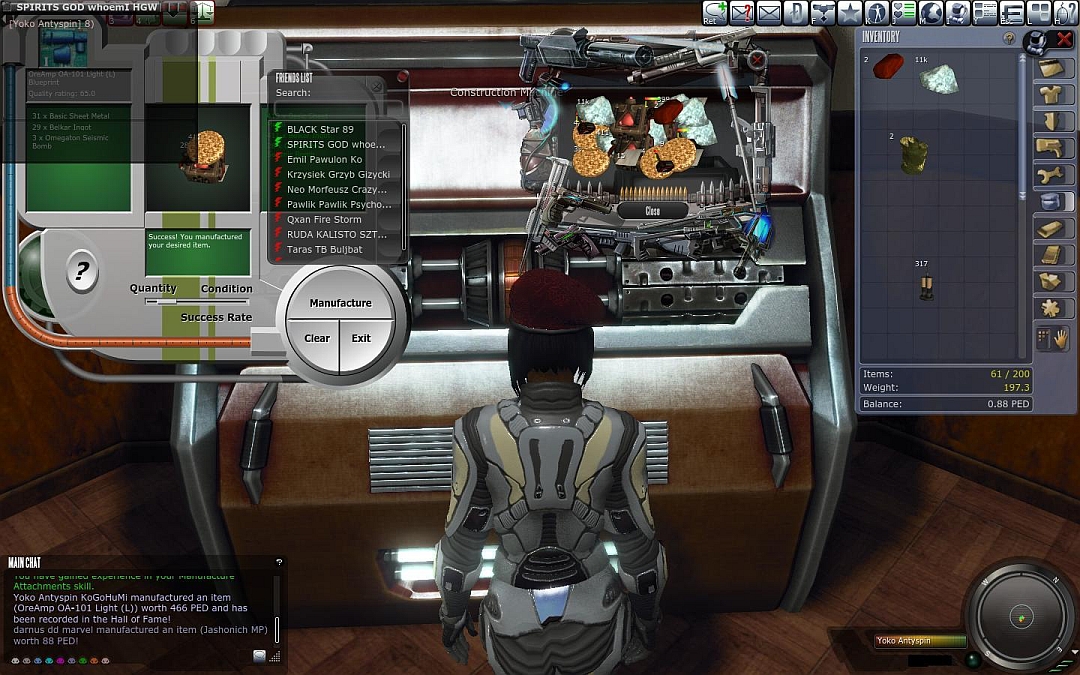
Task: Open the globe map toolbar icon
Action: pos(931,12)
